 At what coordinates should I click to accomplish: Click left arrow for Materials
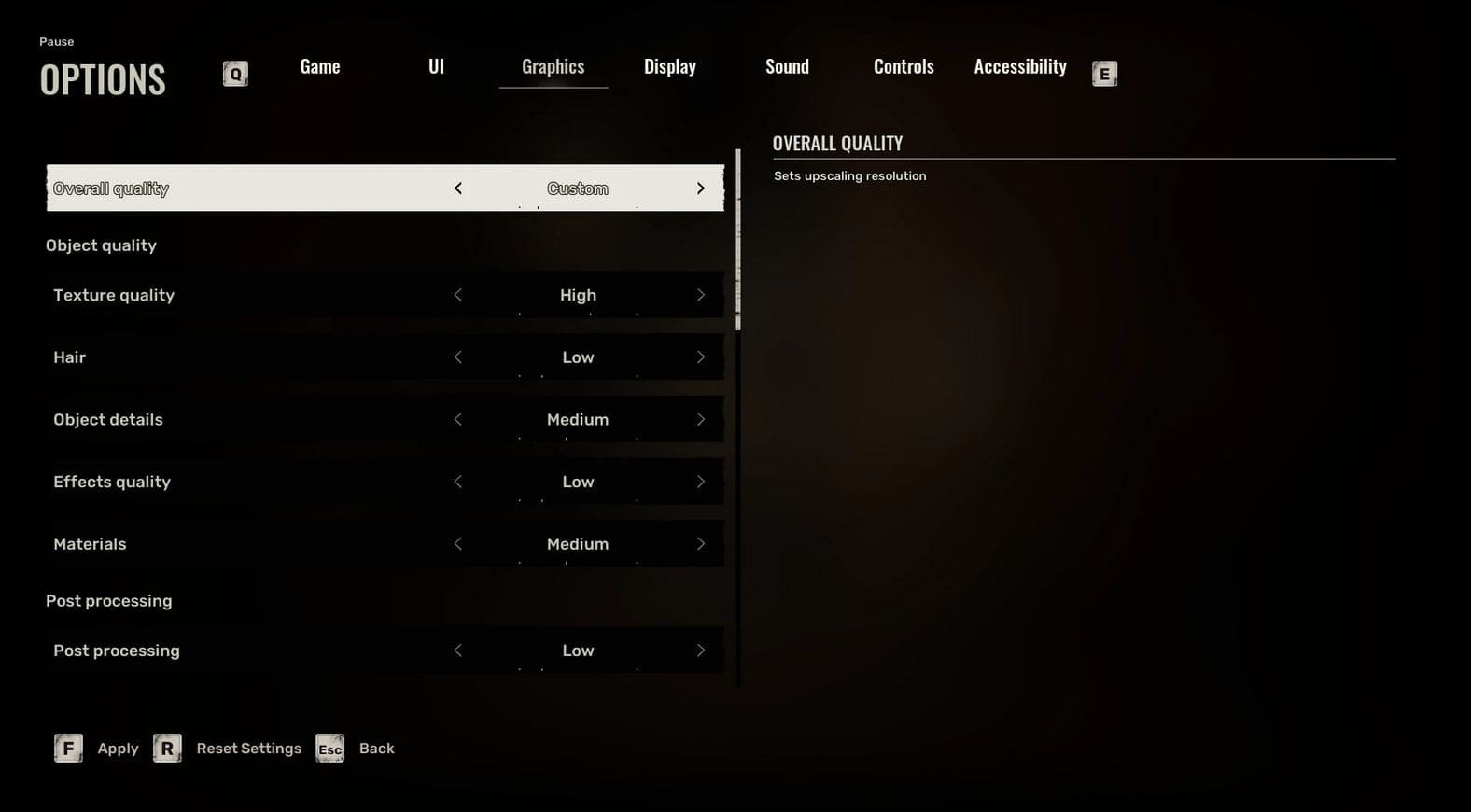(x=458, y=544)
